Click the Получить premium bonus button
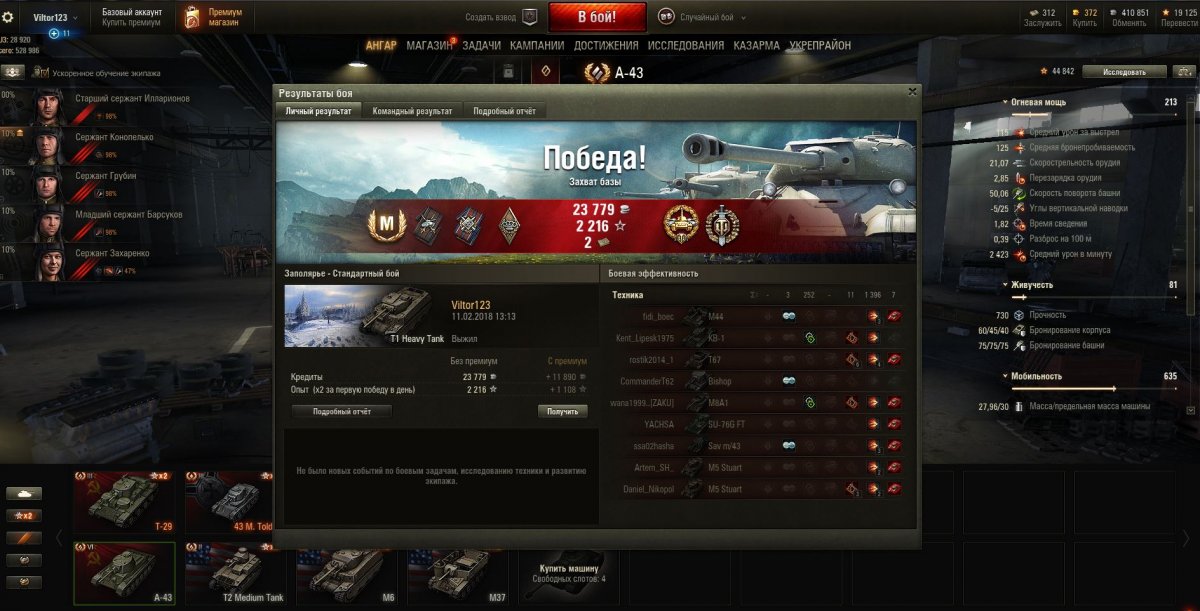The height and width of the screenshot is (611, 1200). [x=562, y=411]
